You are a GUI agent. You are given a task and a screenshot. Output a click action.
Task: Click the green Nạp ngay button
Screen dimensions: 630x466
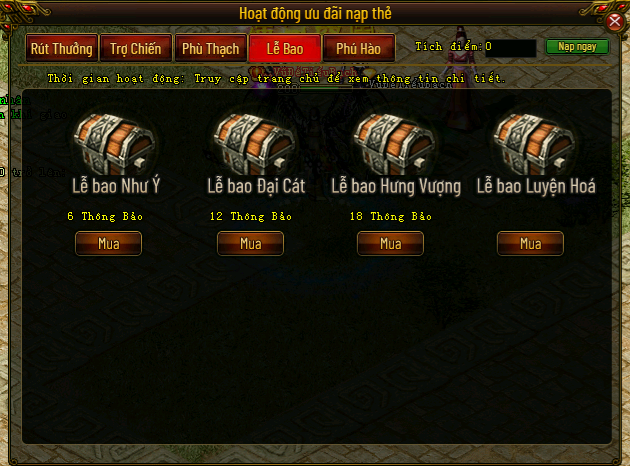pos(577,47)
